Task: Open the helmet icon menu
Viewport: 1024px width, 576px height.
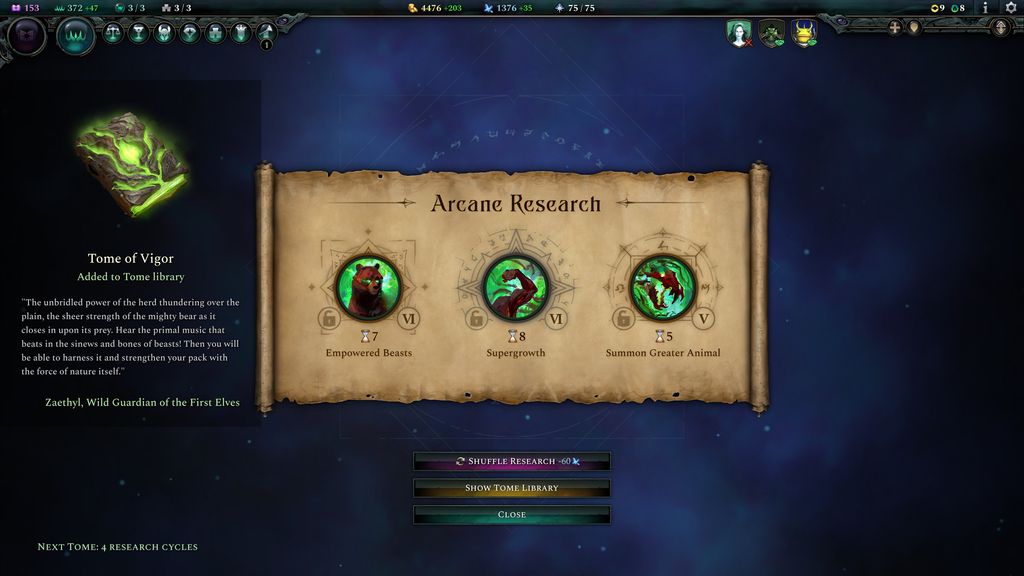Action: [x=164, y=33]
